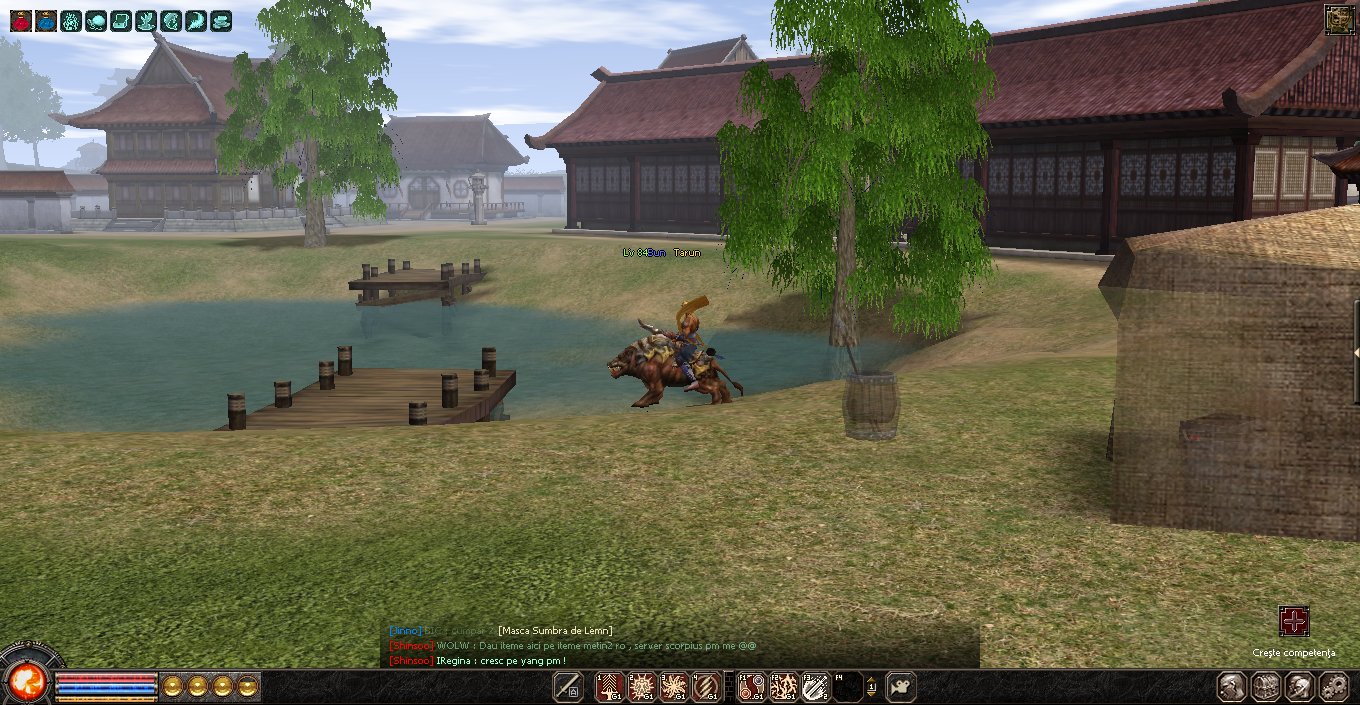Image resolution: width=1360 pixels, height=705 pixels.
Task: Open the character sheet helmet button
Action: click(1232, 687)
